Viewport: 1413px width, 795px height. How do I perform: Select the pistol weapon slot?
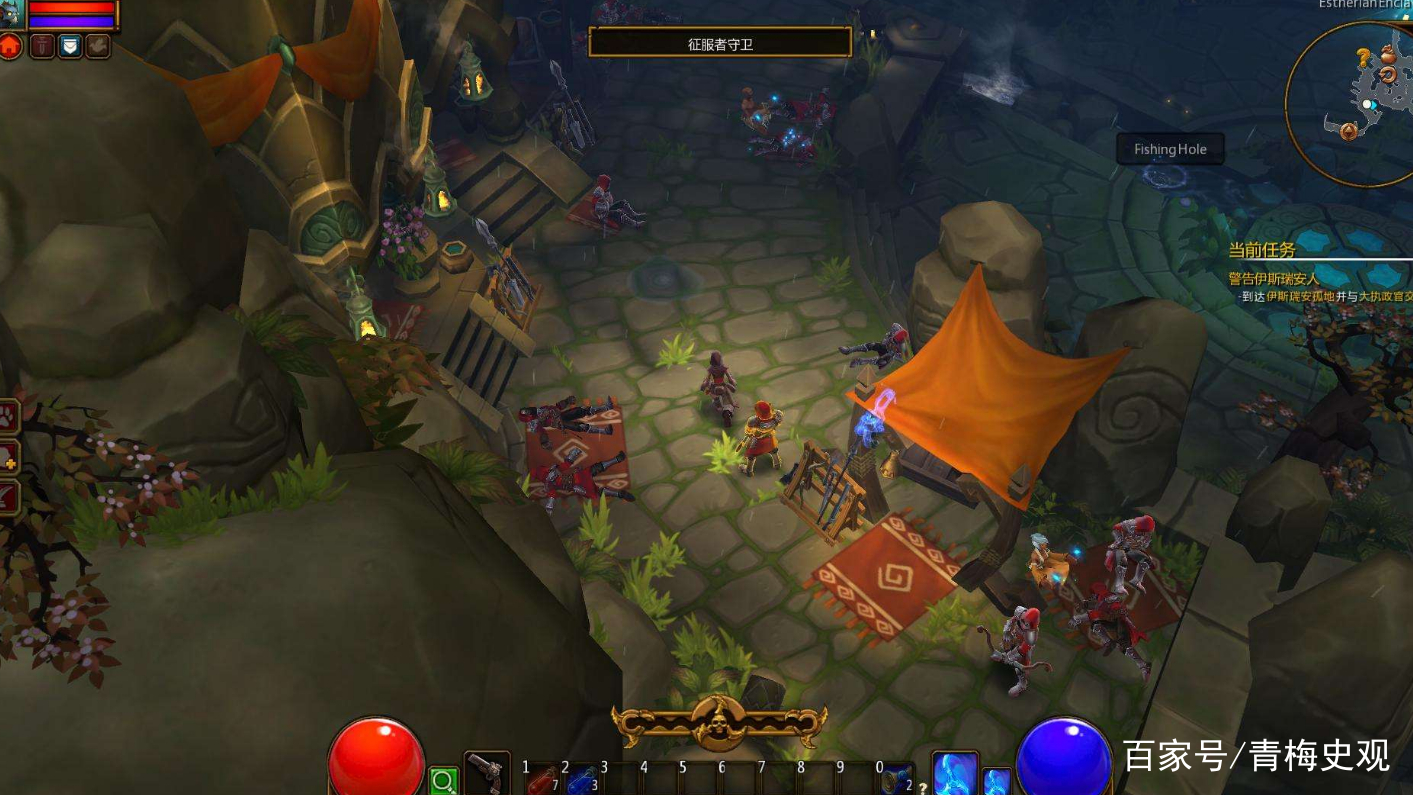coord(487,774)
